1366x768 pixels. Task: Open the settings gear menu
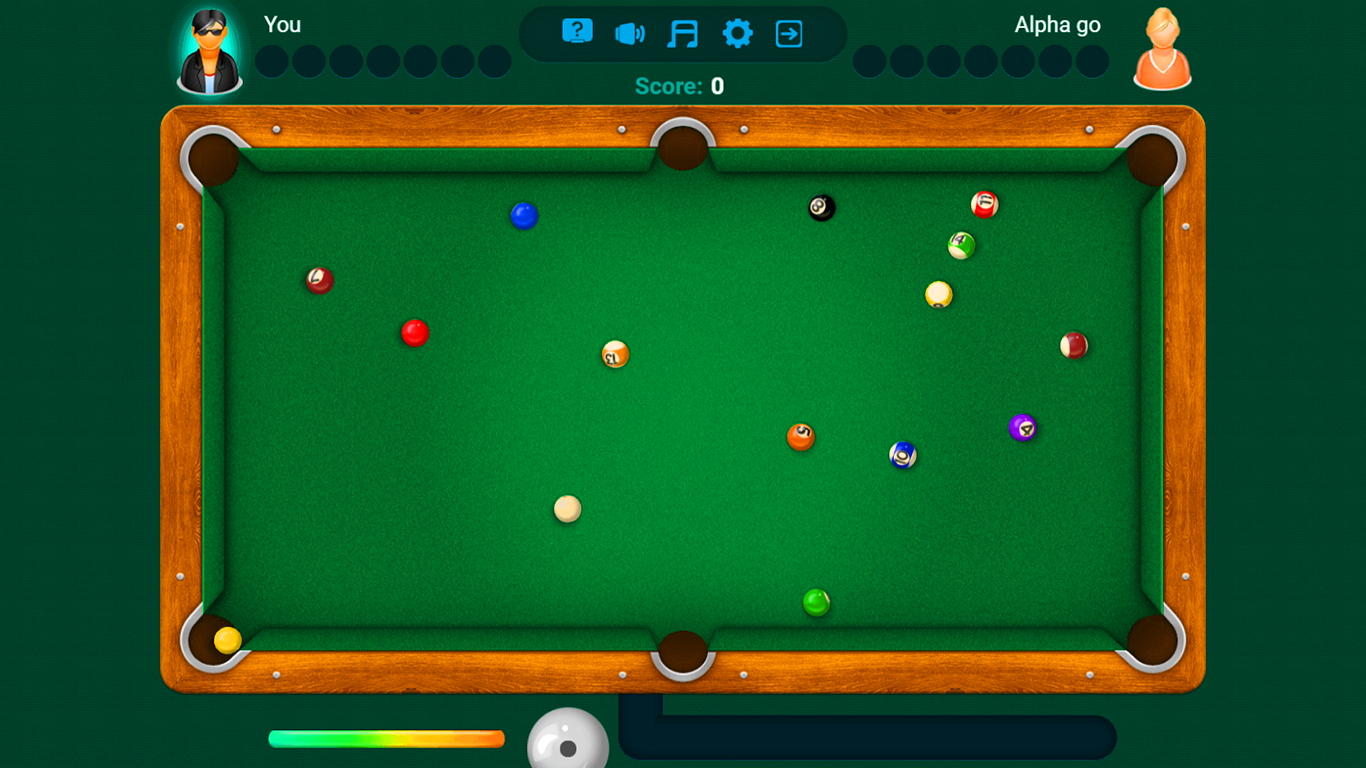pyautogui.click(x=737, y=33)
